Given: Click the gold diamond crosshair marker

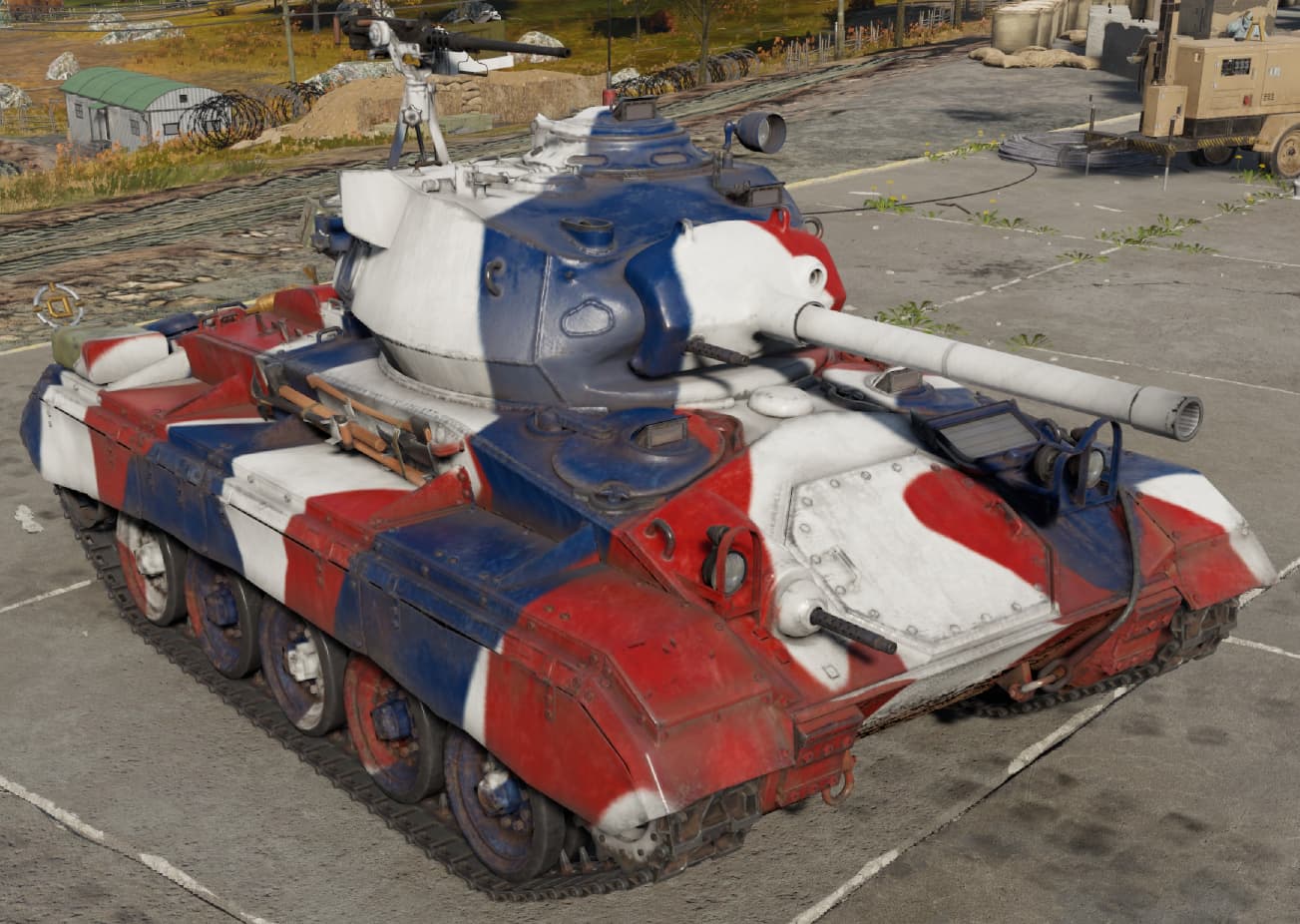Looking at the screenshot, I should (x=57, y=304).
